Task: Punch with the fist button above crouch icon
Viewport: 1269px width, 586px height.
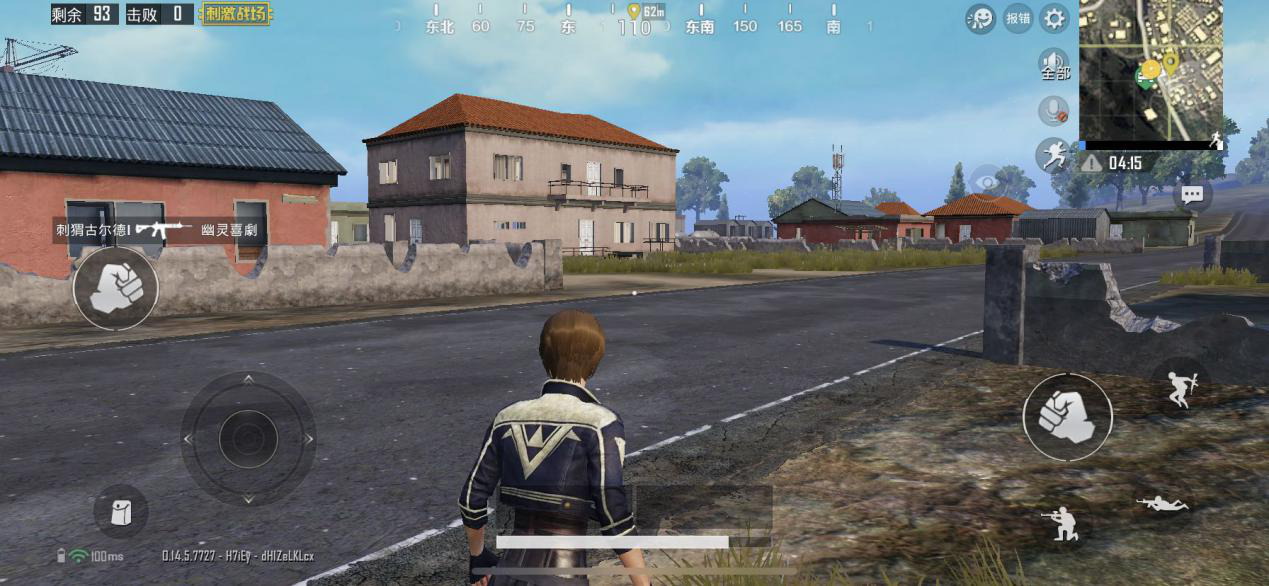Action: click(x=1067, y=417)
